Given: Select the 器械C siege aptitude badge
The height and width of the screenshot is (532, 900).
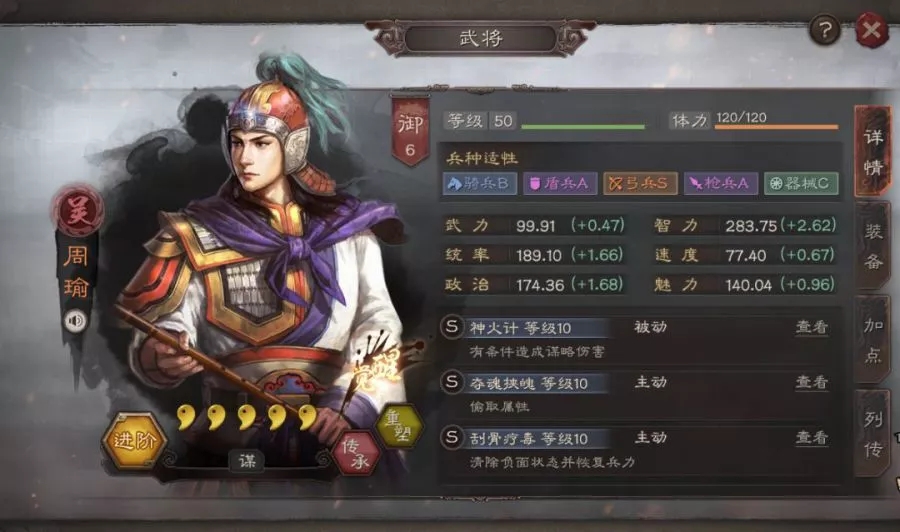Looking at the screenshot, I should tap(800, 184).
